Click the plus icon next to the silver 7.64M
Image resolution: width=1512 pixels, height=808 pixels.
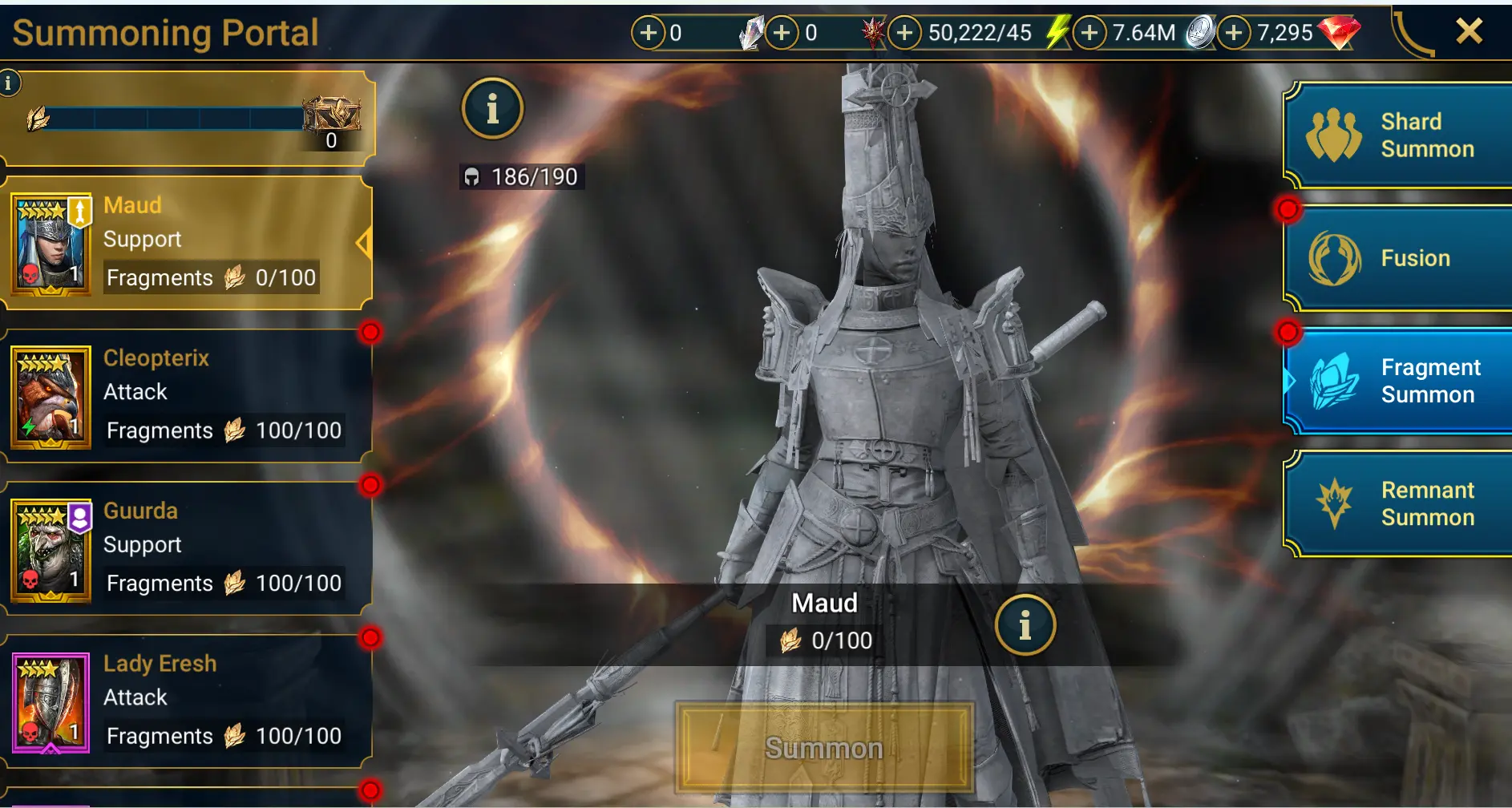(1089, 34)
